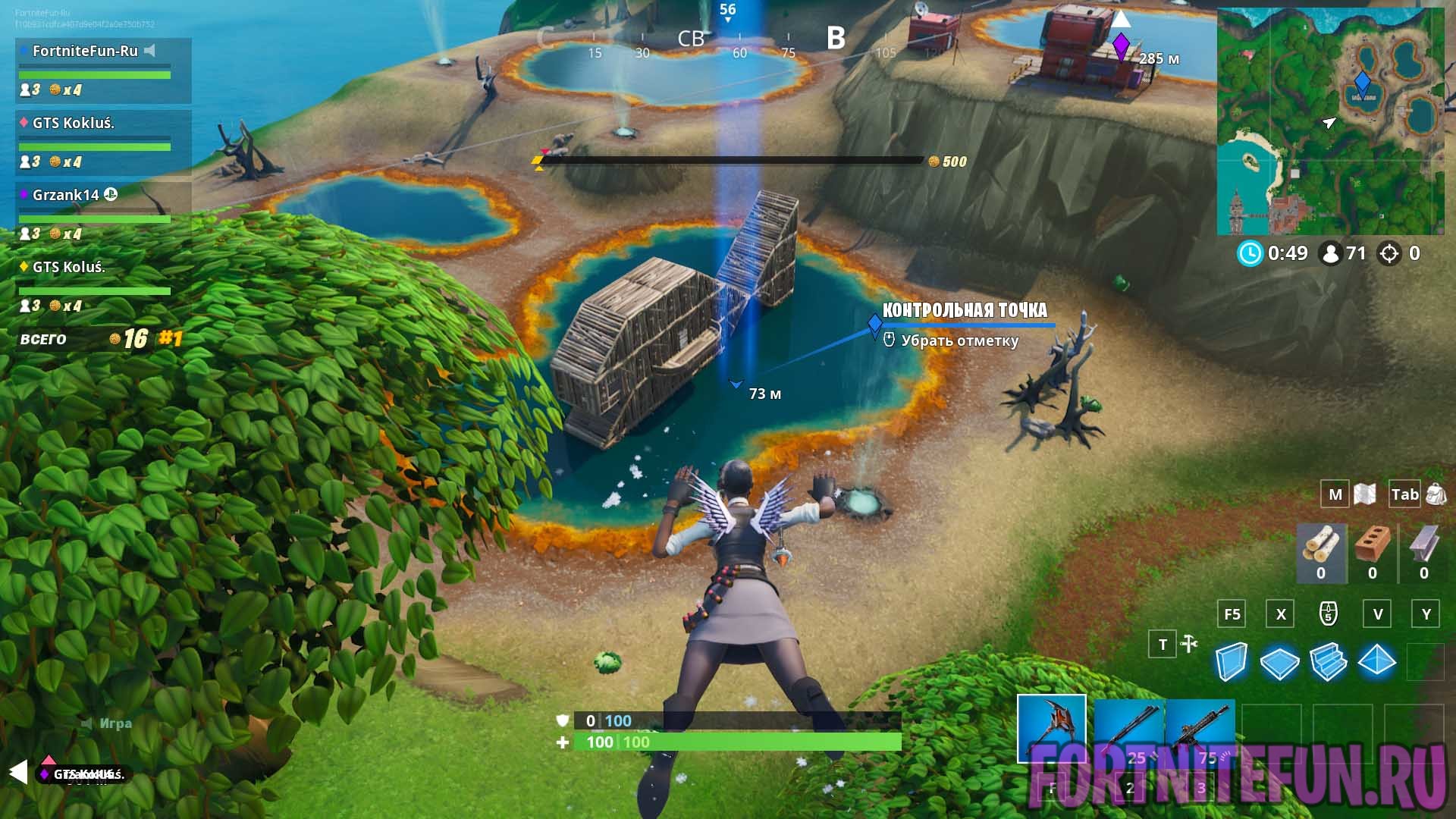Choose the floor building piece
This screenshot has height=819, width=1456.
point(1279,662)
